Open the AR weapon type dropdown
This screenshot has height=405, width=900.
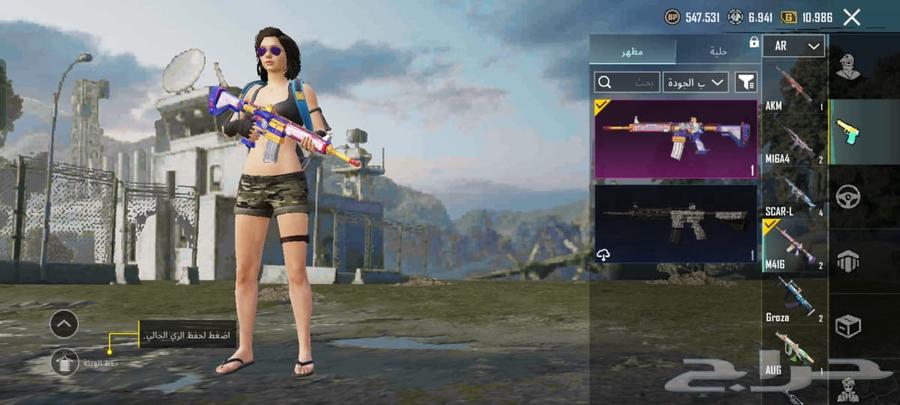coord(795,46)
